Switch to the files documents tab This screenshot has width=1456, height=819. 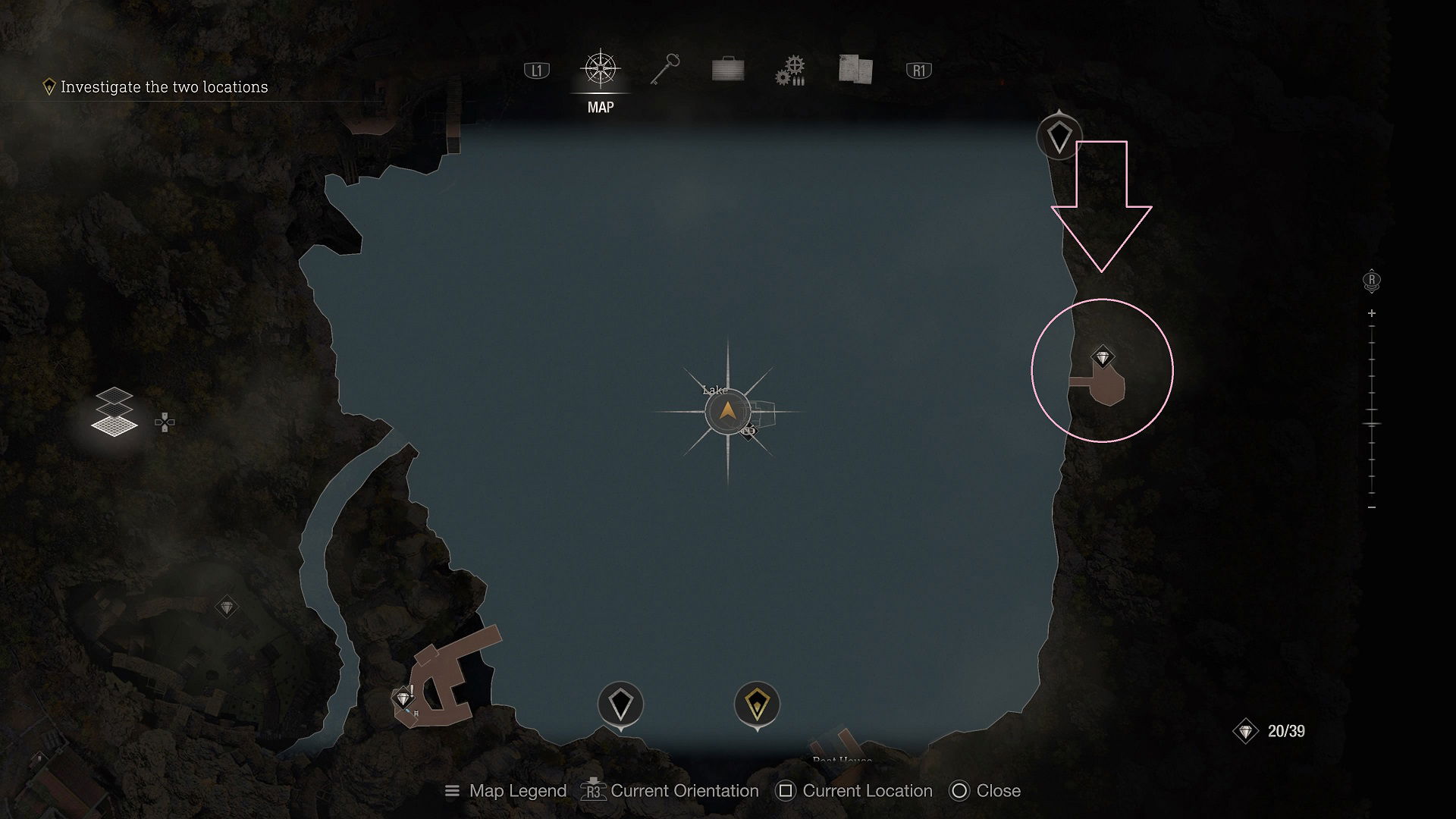click(x=855, y=69)
